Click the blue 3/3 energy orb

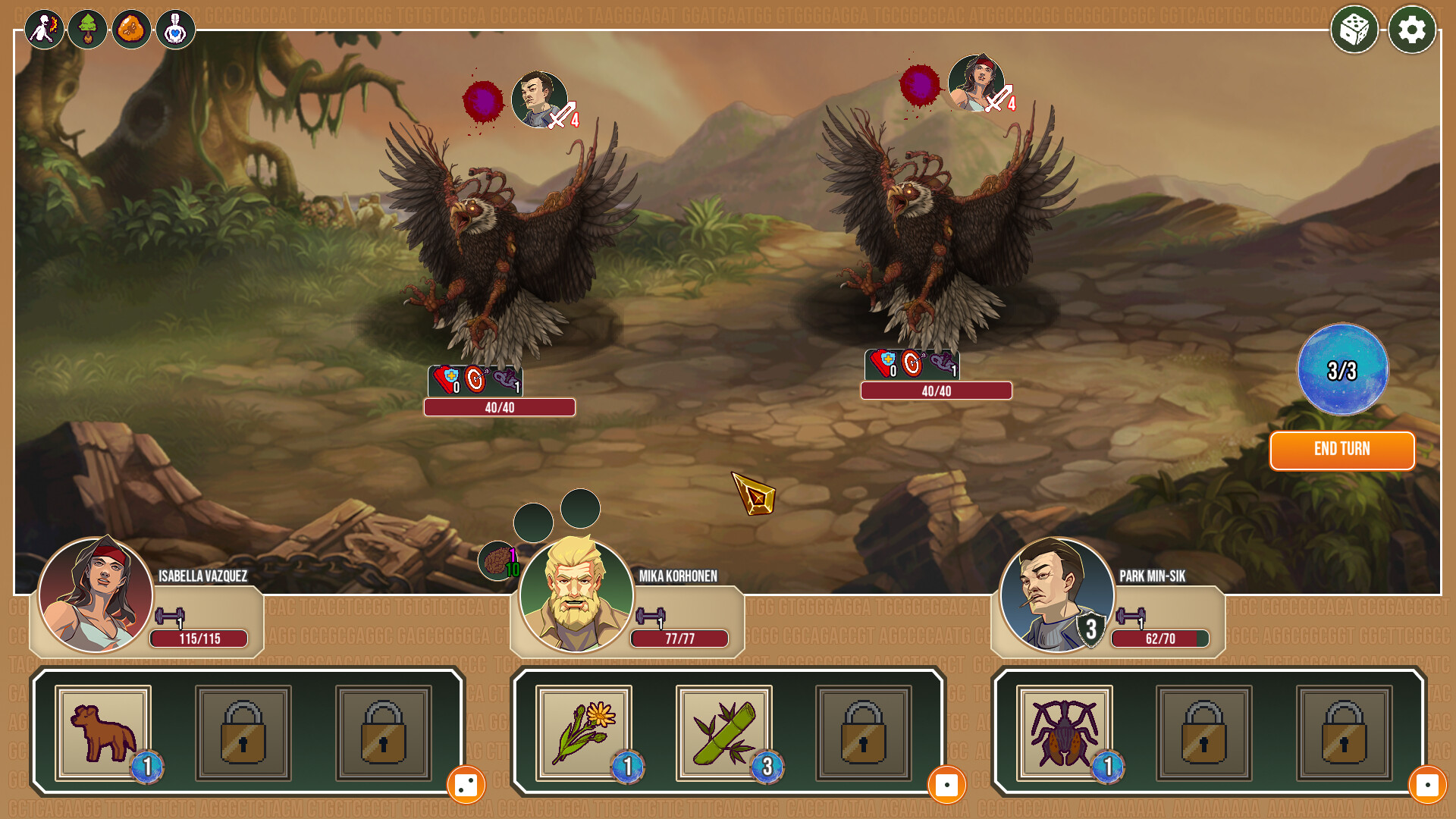click(x=1342, y=370)
